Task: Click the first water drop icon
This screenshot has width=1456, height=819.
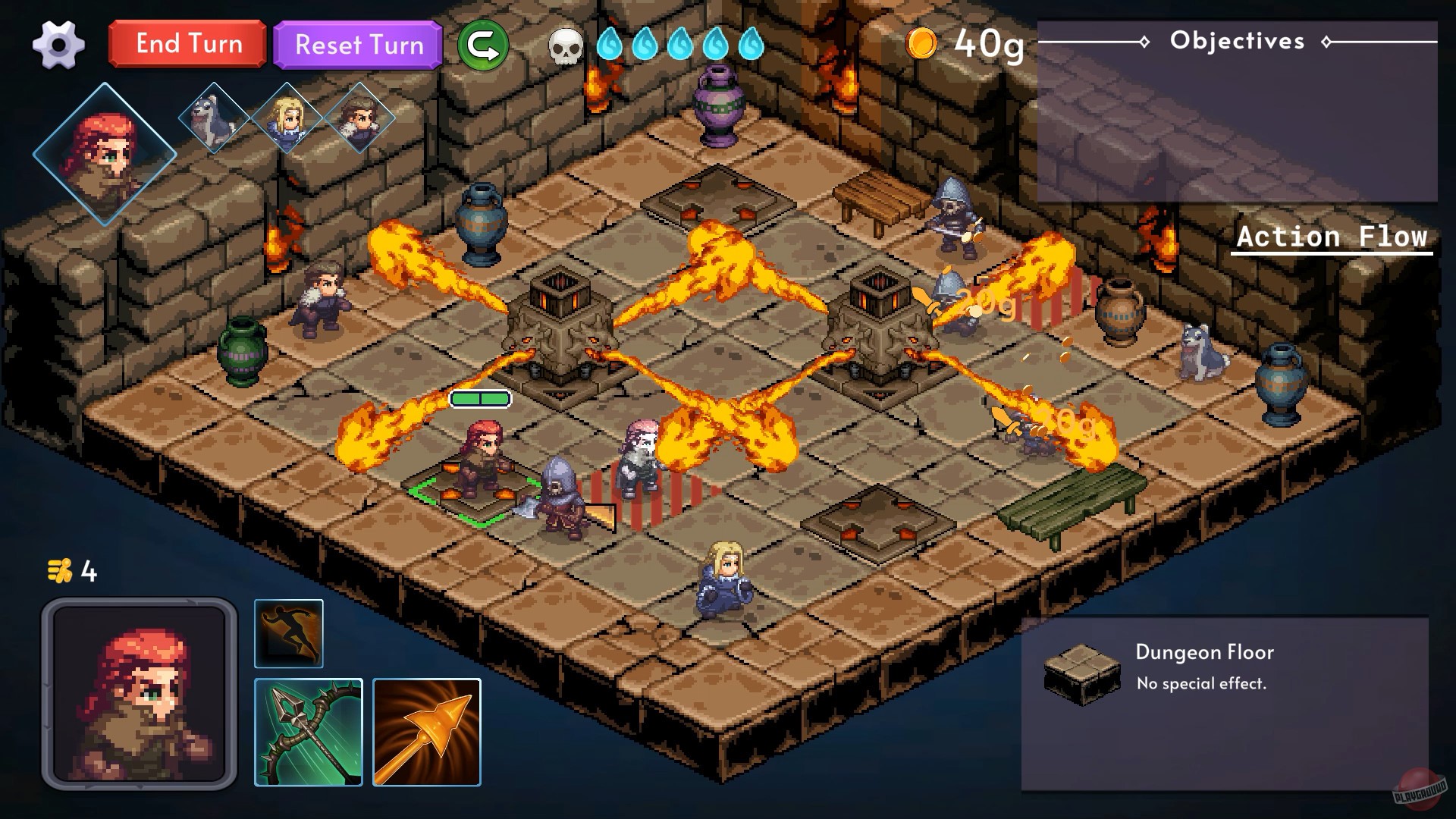Action: tap(611, 45)
